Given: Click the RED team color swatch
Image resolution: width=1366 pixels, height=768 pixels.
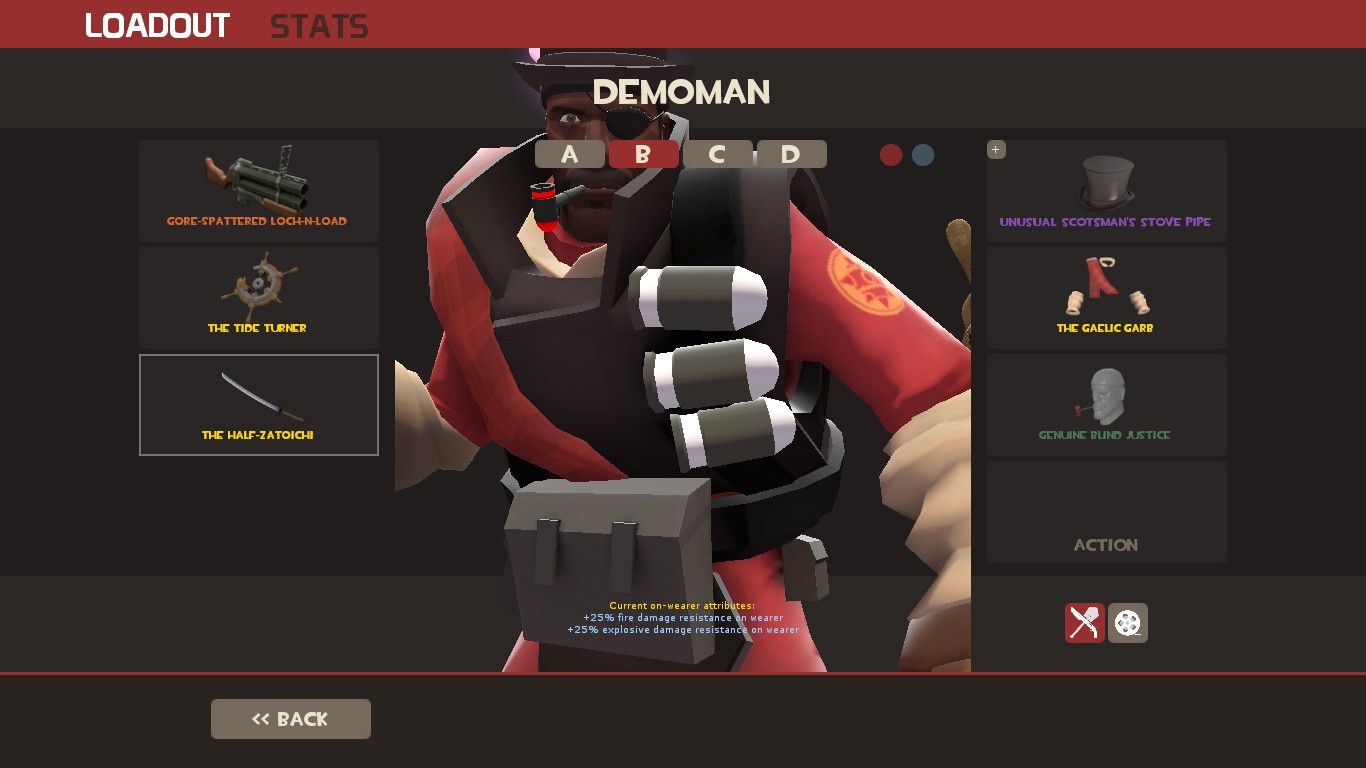Looking at the screenshot, I should click(891, 155).
